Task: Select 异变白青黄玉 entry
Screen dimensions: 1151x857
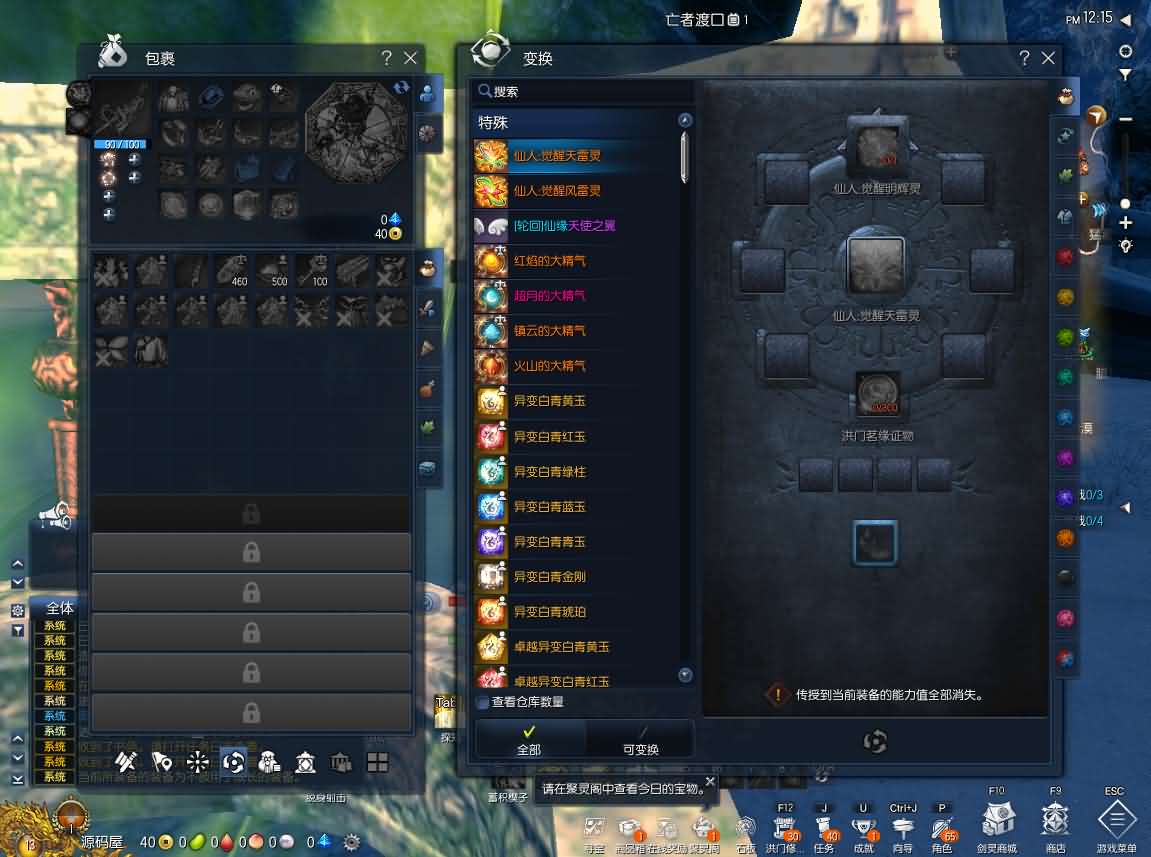Action: [549, 401]
